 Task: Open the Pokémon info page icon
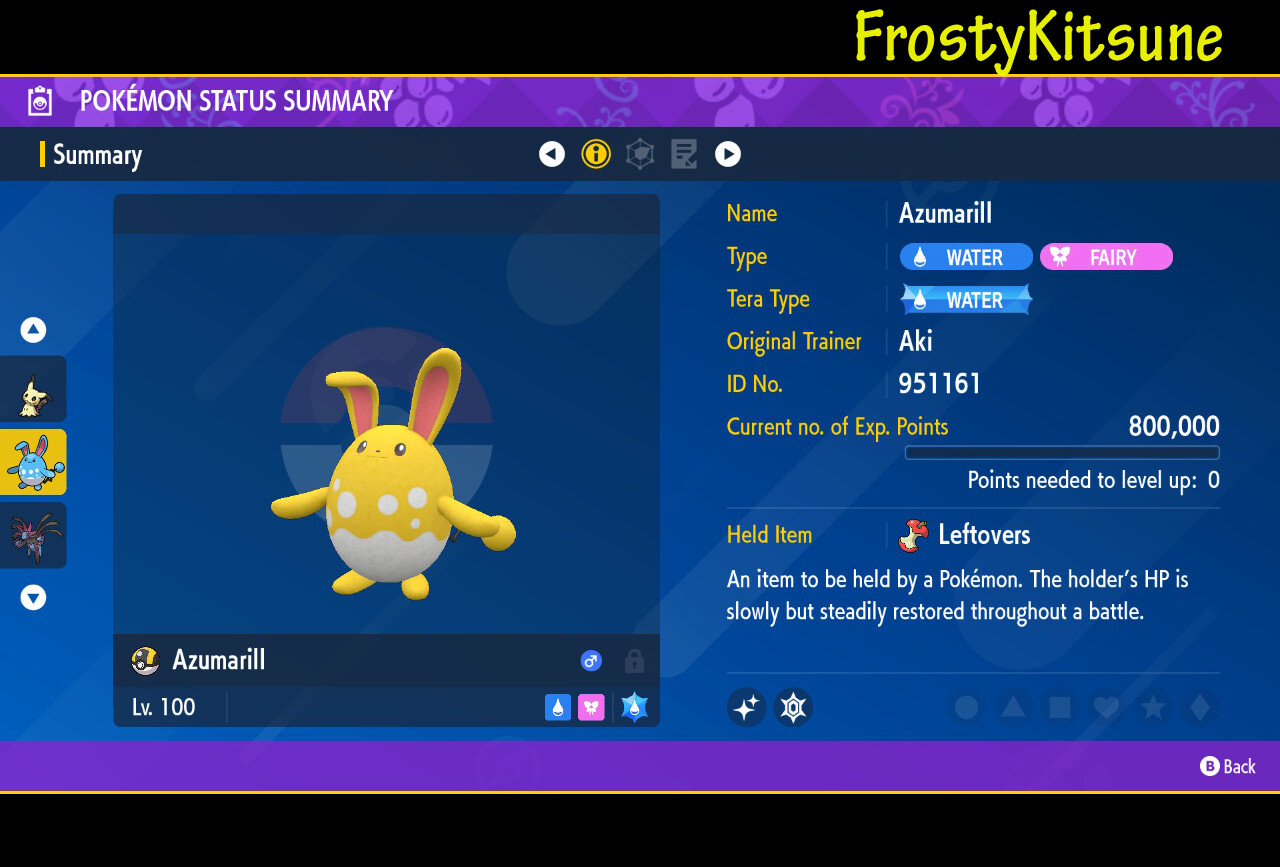(x=596, y=154)
